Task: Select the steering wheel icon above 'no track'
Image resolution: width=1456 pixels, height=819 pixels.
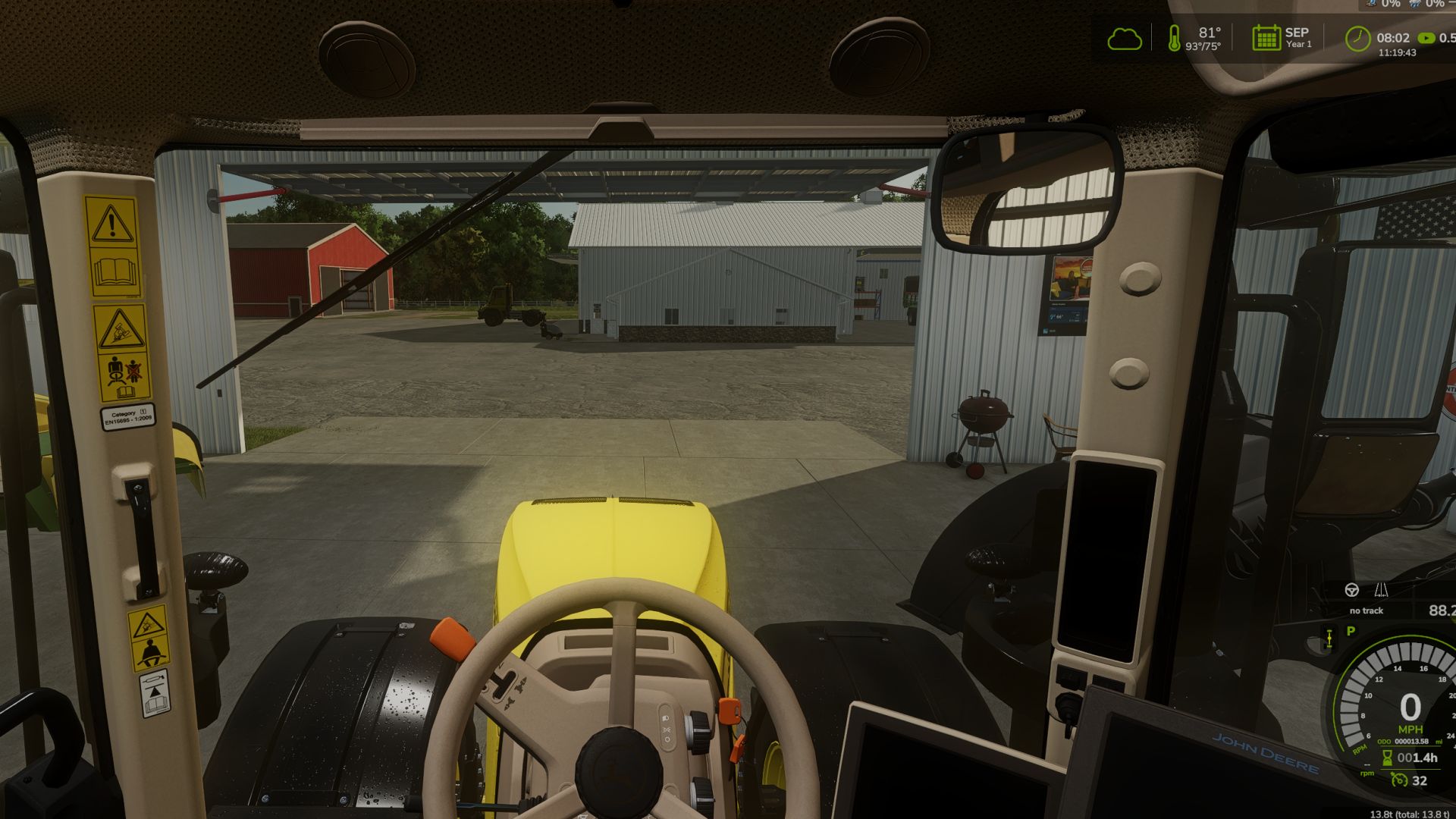Action: [1351, 591]
